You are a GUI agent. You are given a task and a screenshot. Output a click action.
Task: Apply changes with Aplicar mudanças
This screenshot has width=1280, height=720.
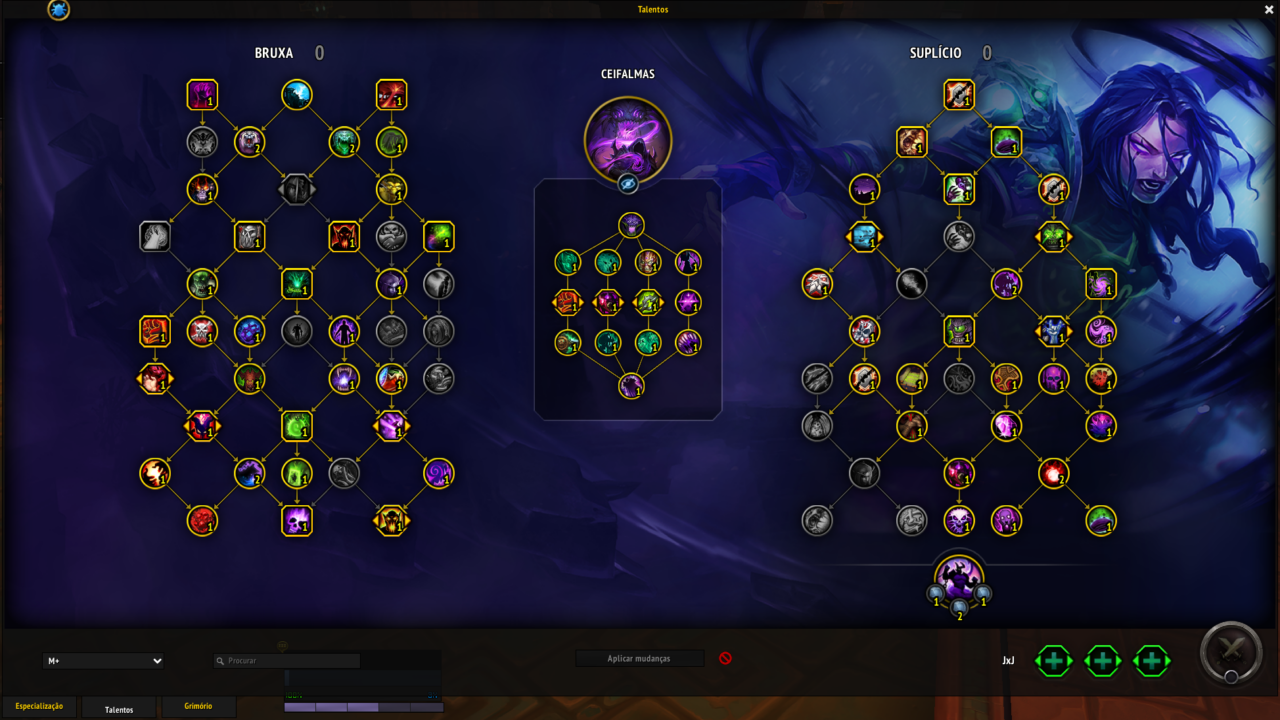(639, 659)
